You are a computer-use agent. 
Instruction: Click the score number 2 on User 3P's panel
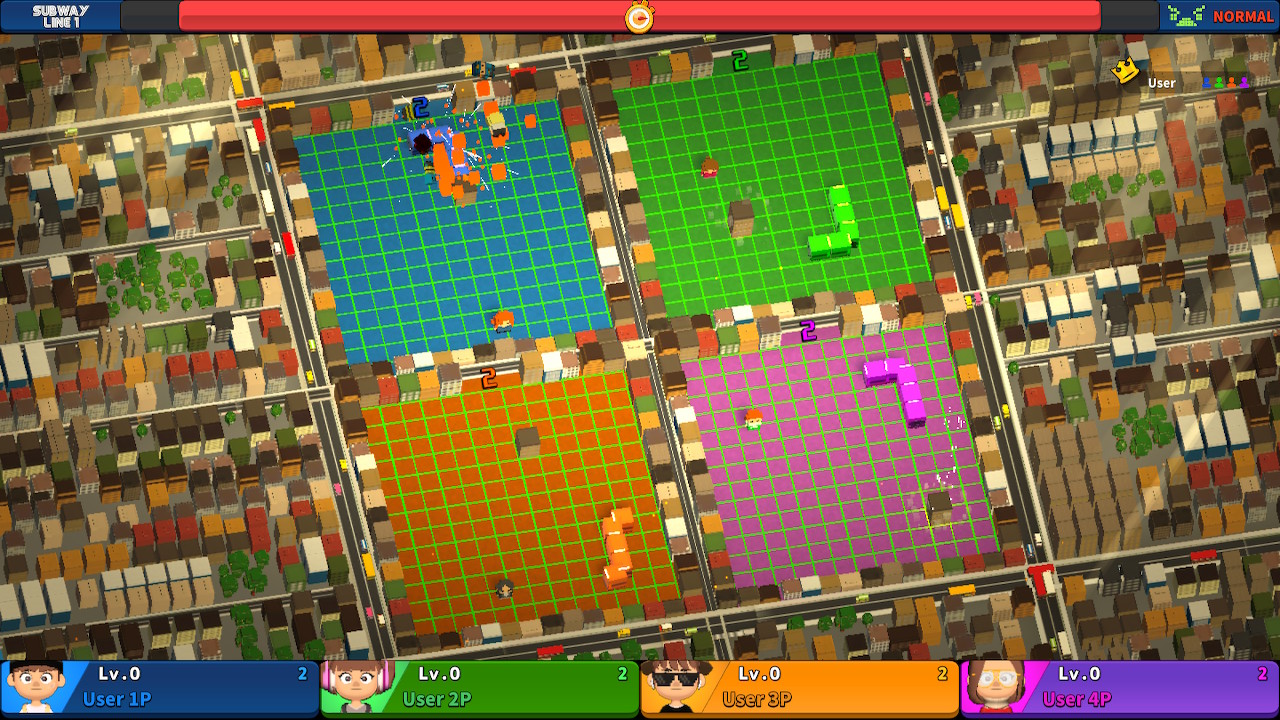[941, 674]
